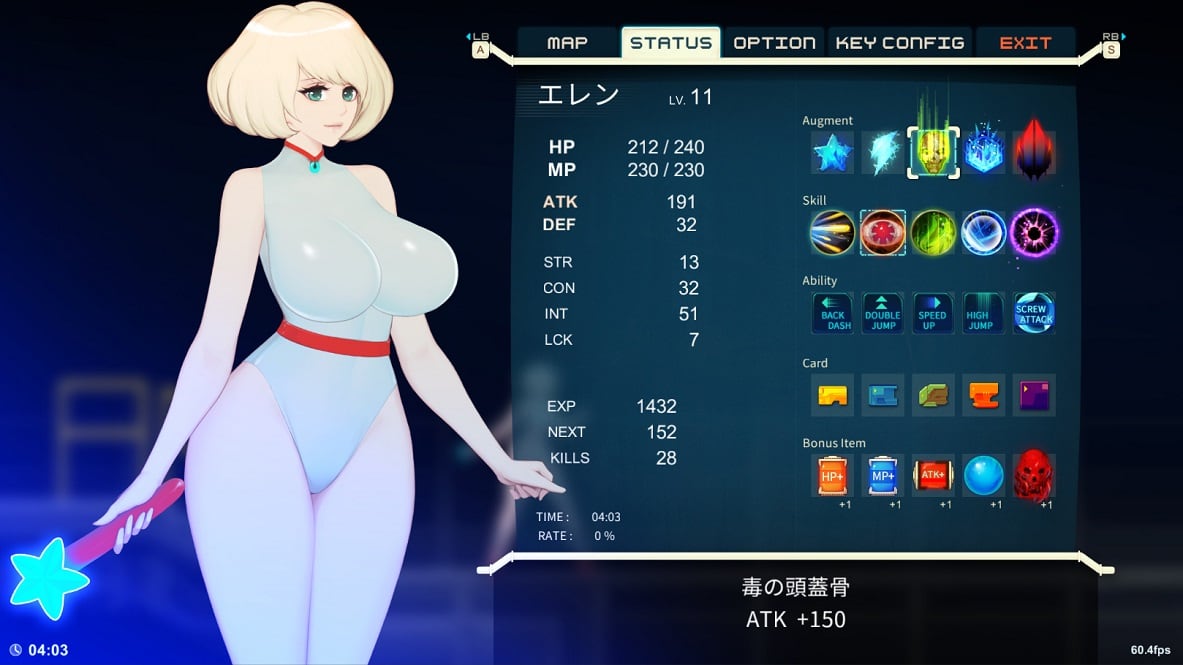Select the blue star augment
1183x665 pixels.
click(832, 153)
